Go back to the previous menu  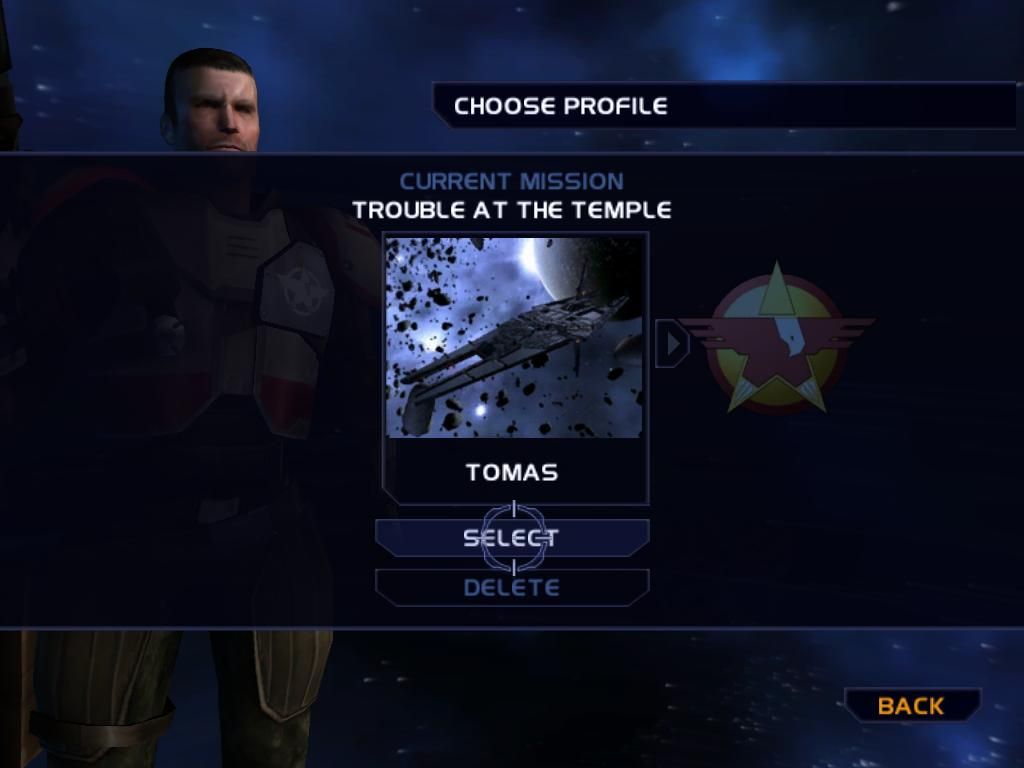(911, 705)
